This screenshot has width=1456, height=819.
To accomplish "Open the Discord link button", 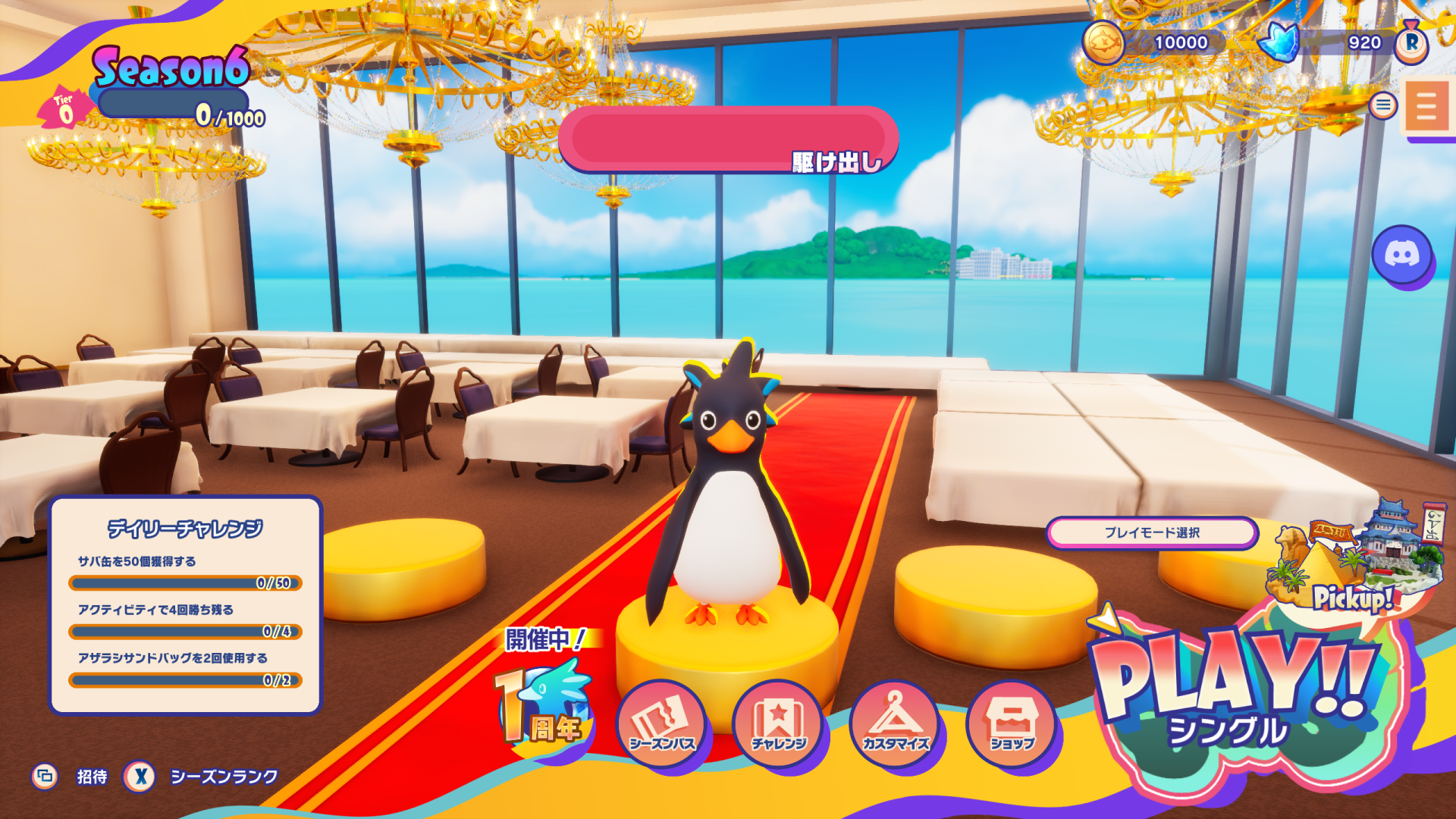I will [1401, 255].
